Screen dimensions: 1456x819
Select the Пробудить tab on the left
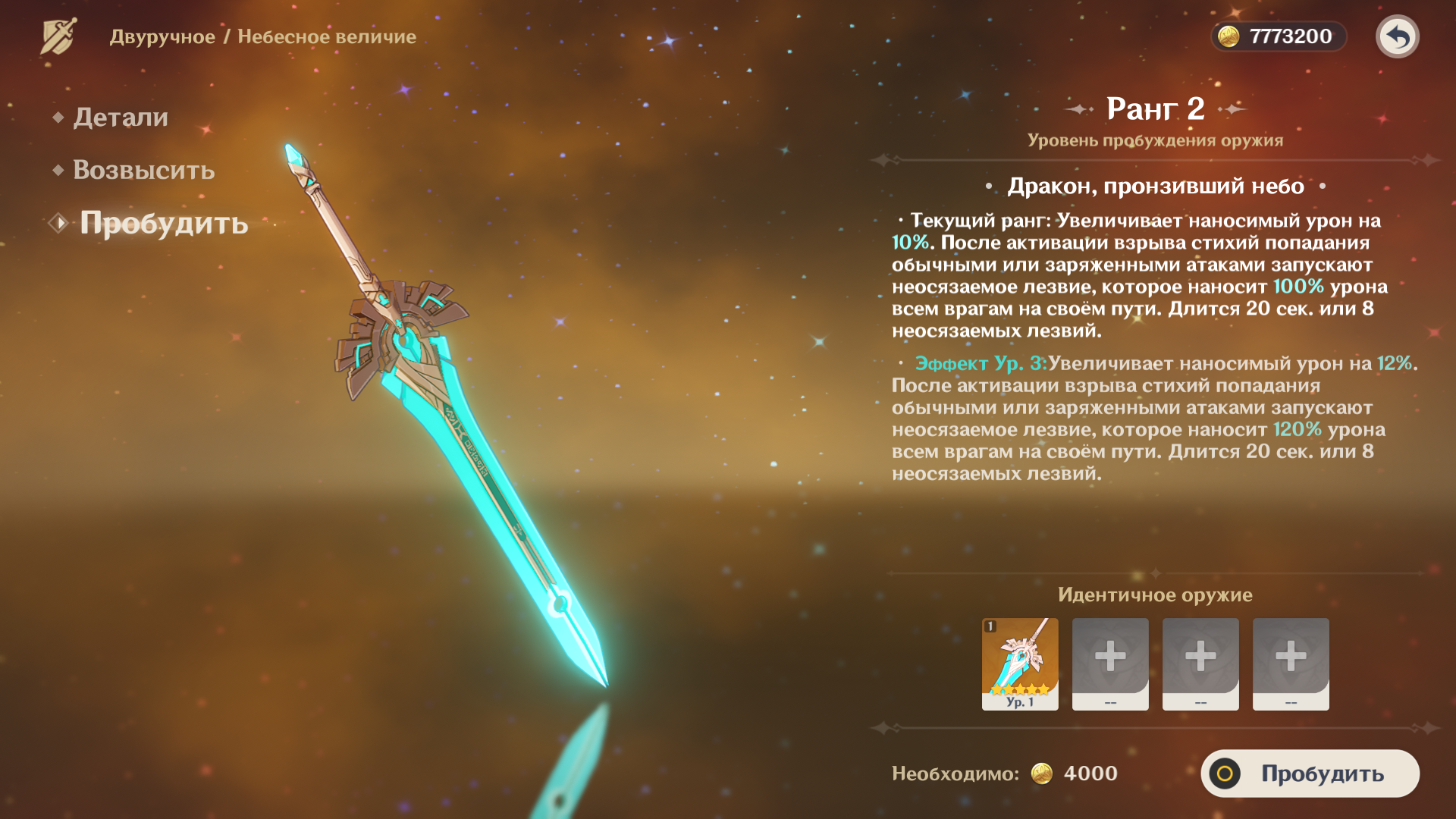point(164,224)
